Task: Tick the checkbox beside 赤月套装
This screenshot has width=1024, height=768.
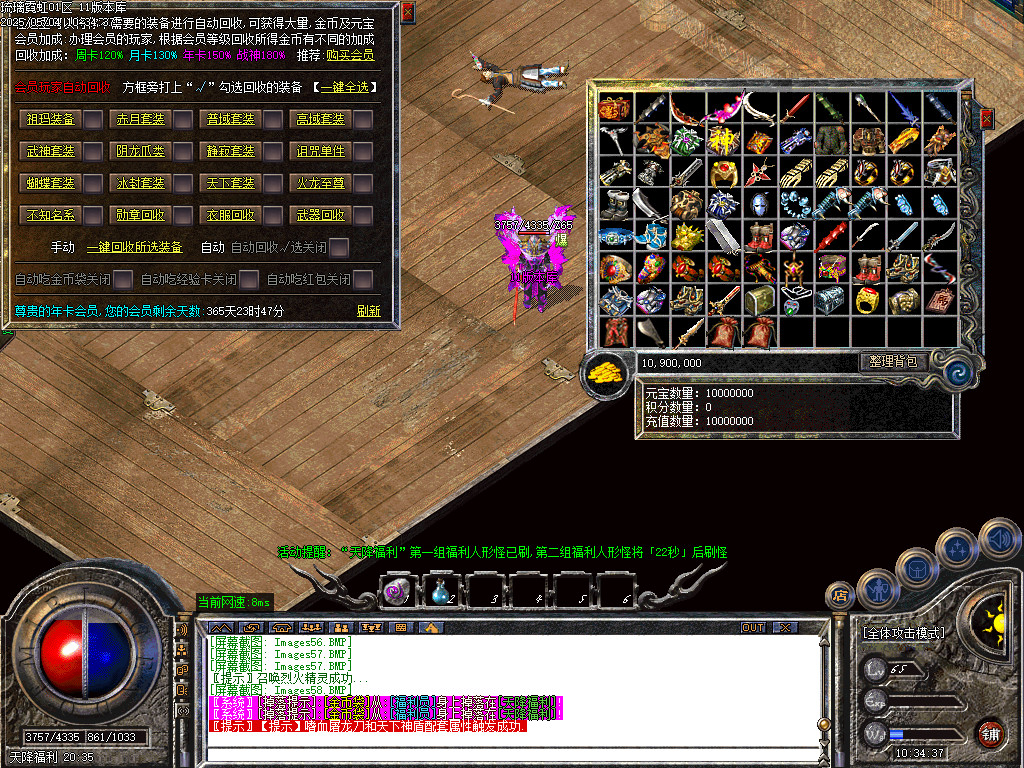Action: pyautogui.click(x=184, y=120)
